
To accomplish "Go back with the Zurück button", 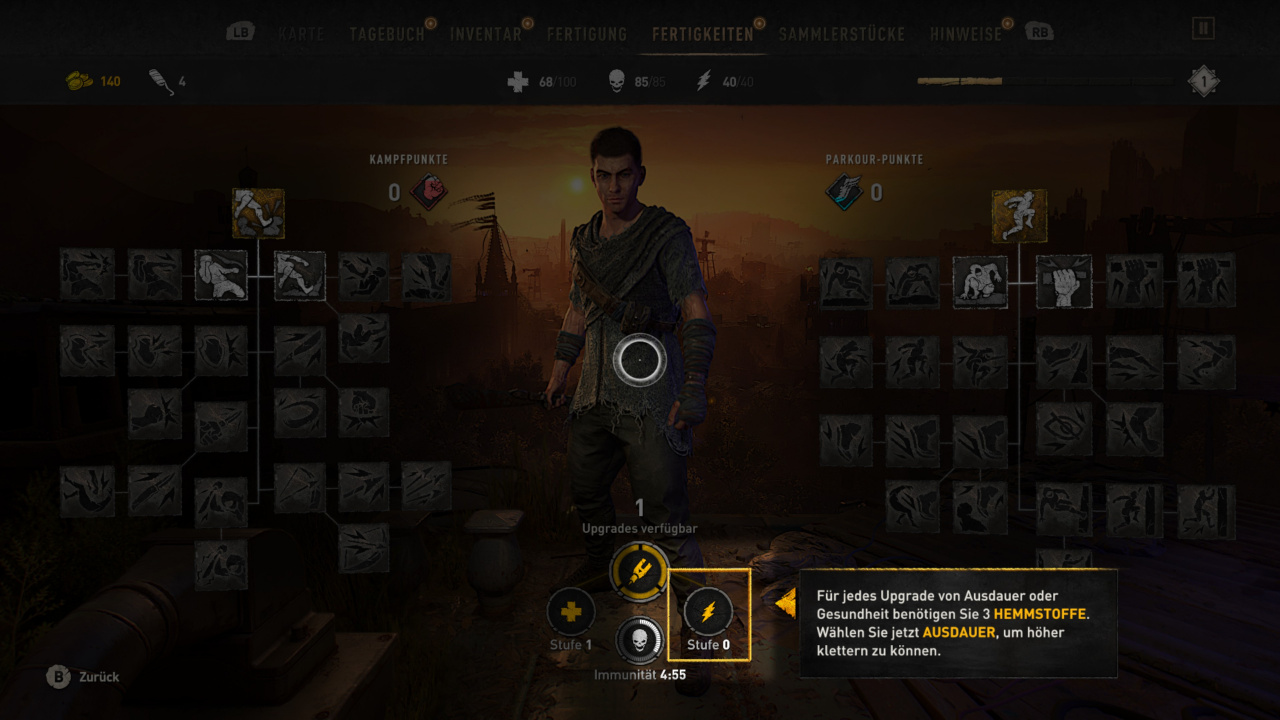I will pos(84,677).
